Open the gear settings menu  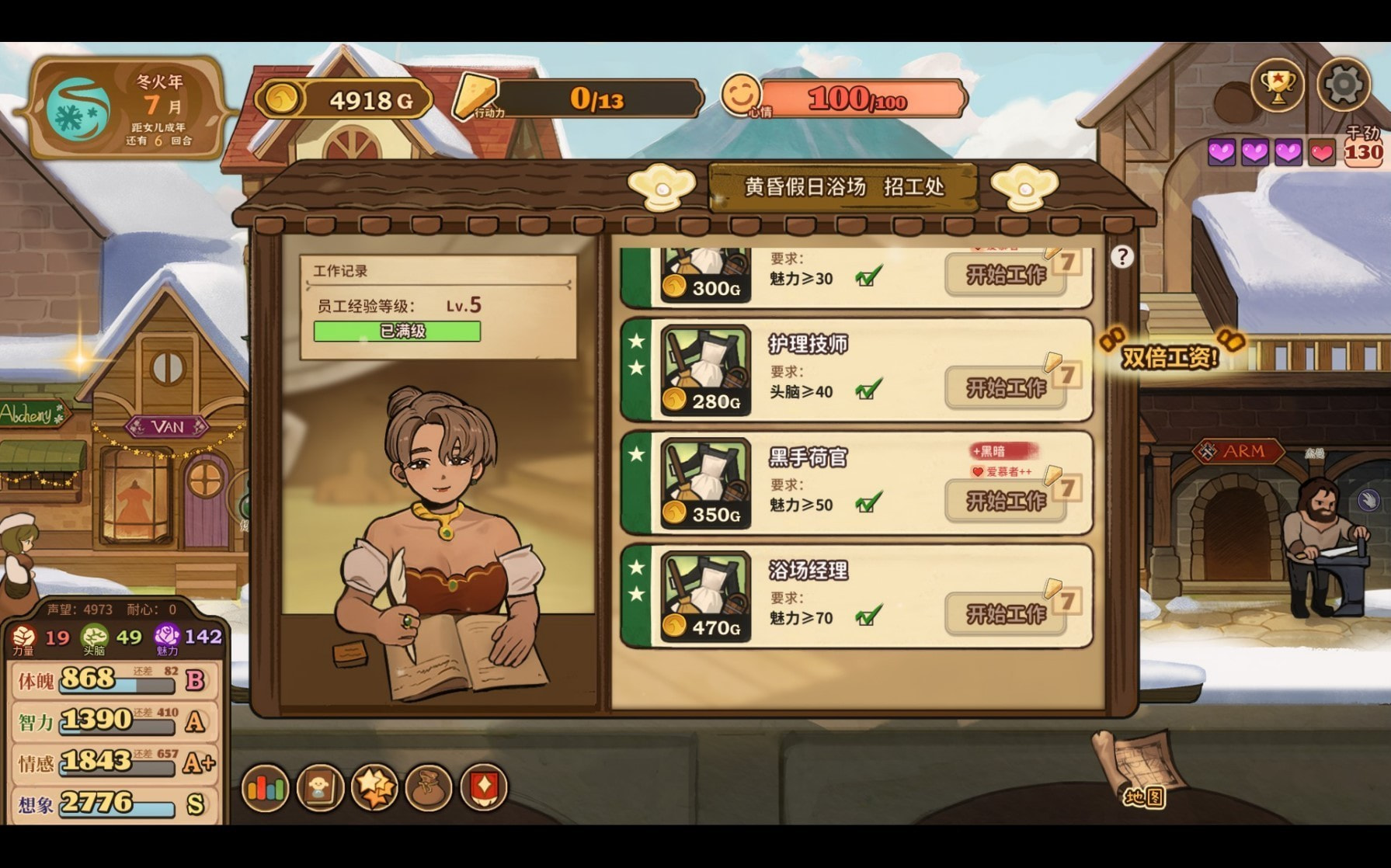(1343, 85)
